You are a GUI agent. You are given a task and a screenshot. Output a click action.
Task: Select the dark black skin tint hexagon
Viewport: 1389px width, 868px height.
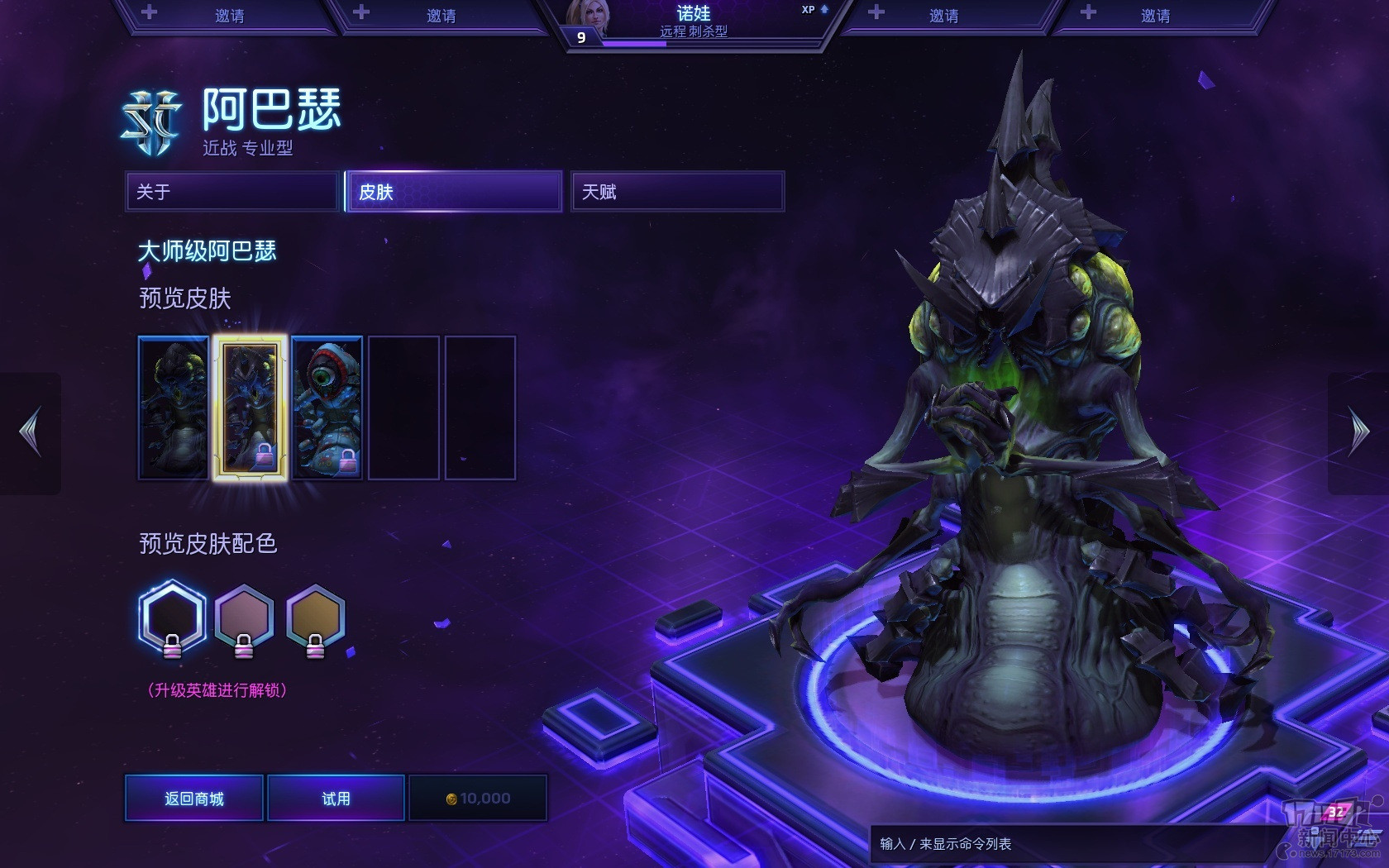pos(172,618)
